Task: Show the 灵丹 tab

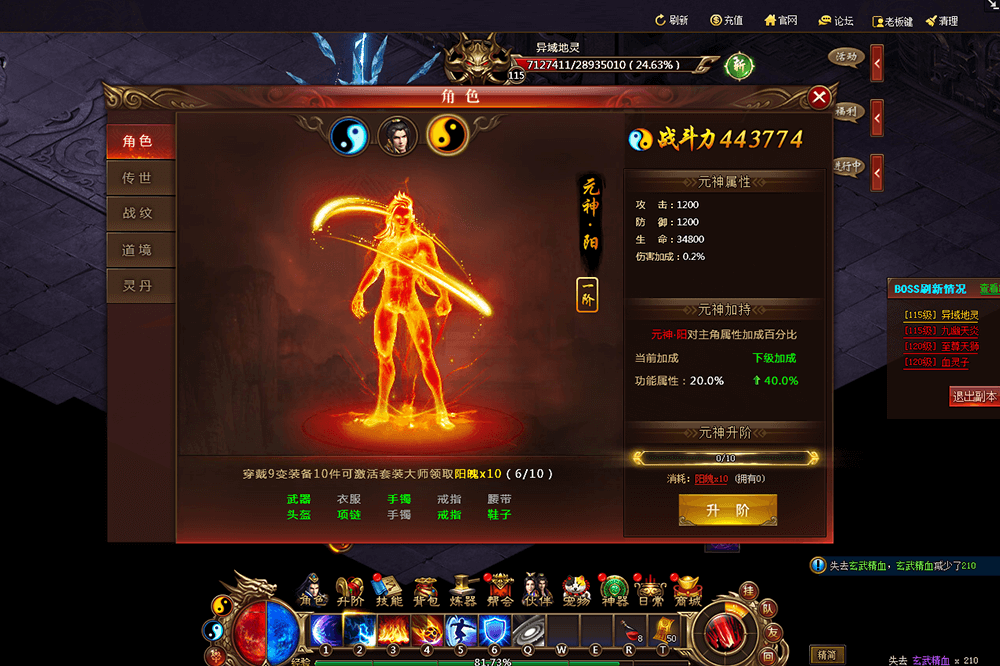Action: tap(137, 286)
